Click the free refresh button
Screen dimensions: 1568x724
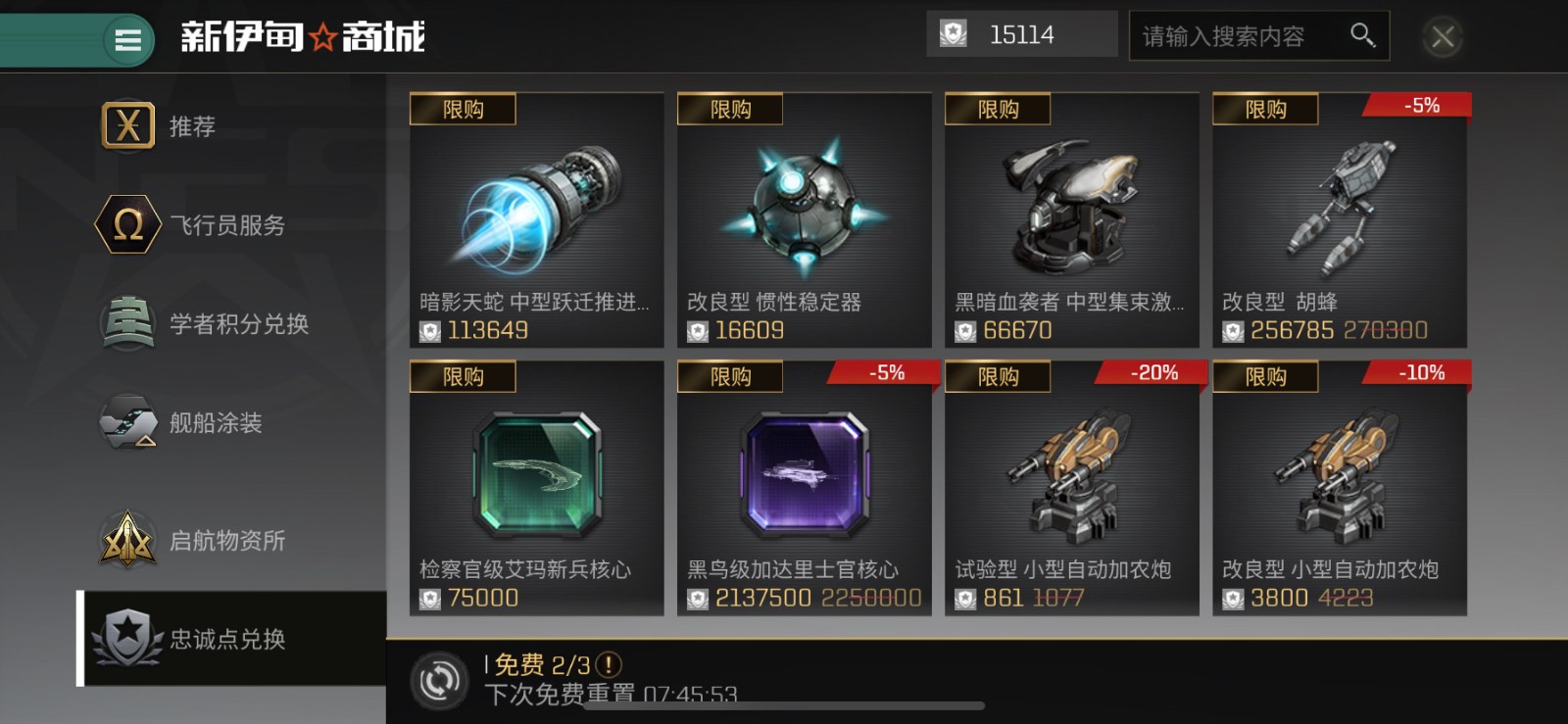click(439, 680)
